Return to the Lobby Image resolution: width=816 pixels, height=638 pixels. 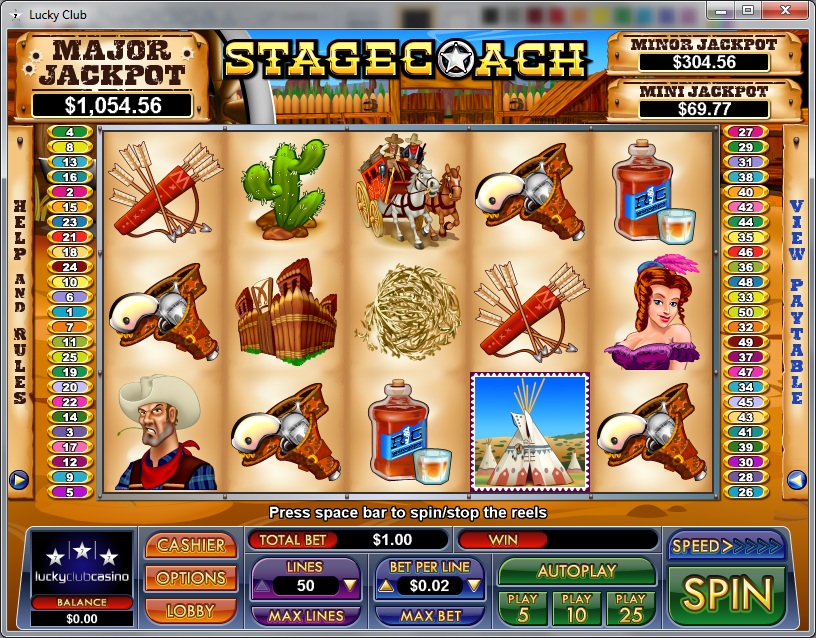(x=190, y=609)
